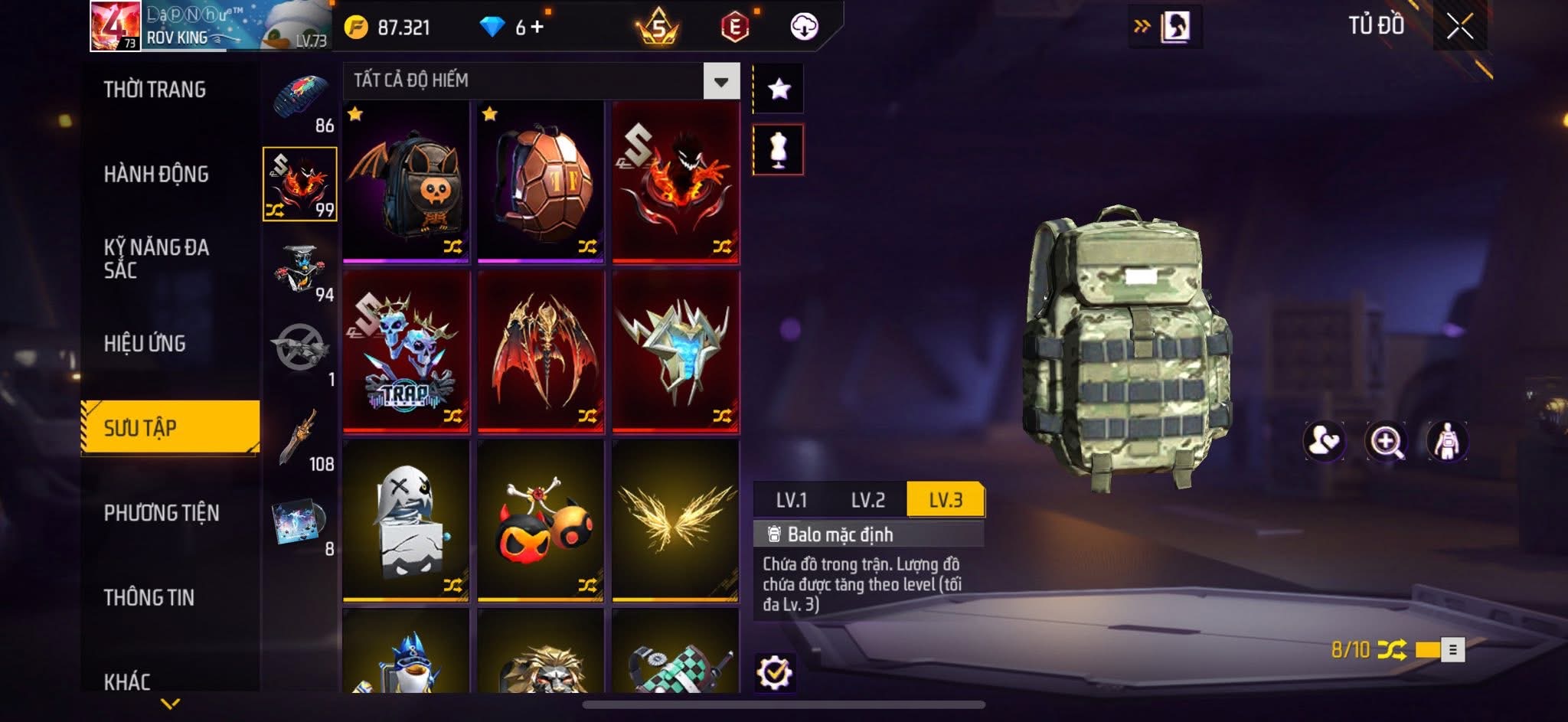The width and height of the screenshot is (1568, 722).
Task: Select the Hành Động menu entry
Action: 156,175
